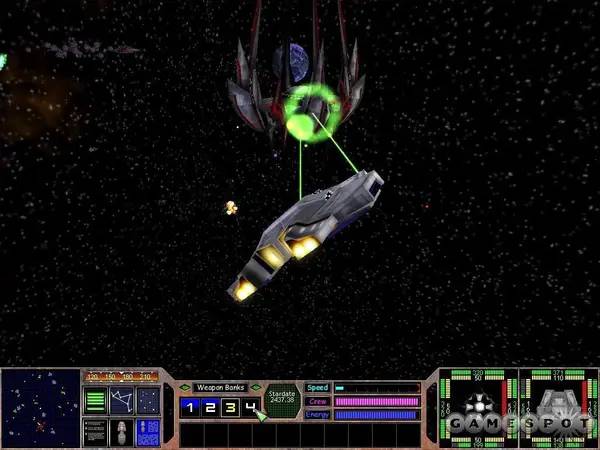Image resolution: width=600 pixels, height=450 pixels.
Task: Activate weapon bank 4
Action: pos(250,406)
